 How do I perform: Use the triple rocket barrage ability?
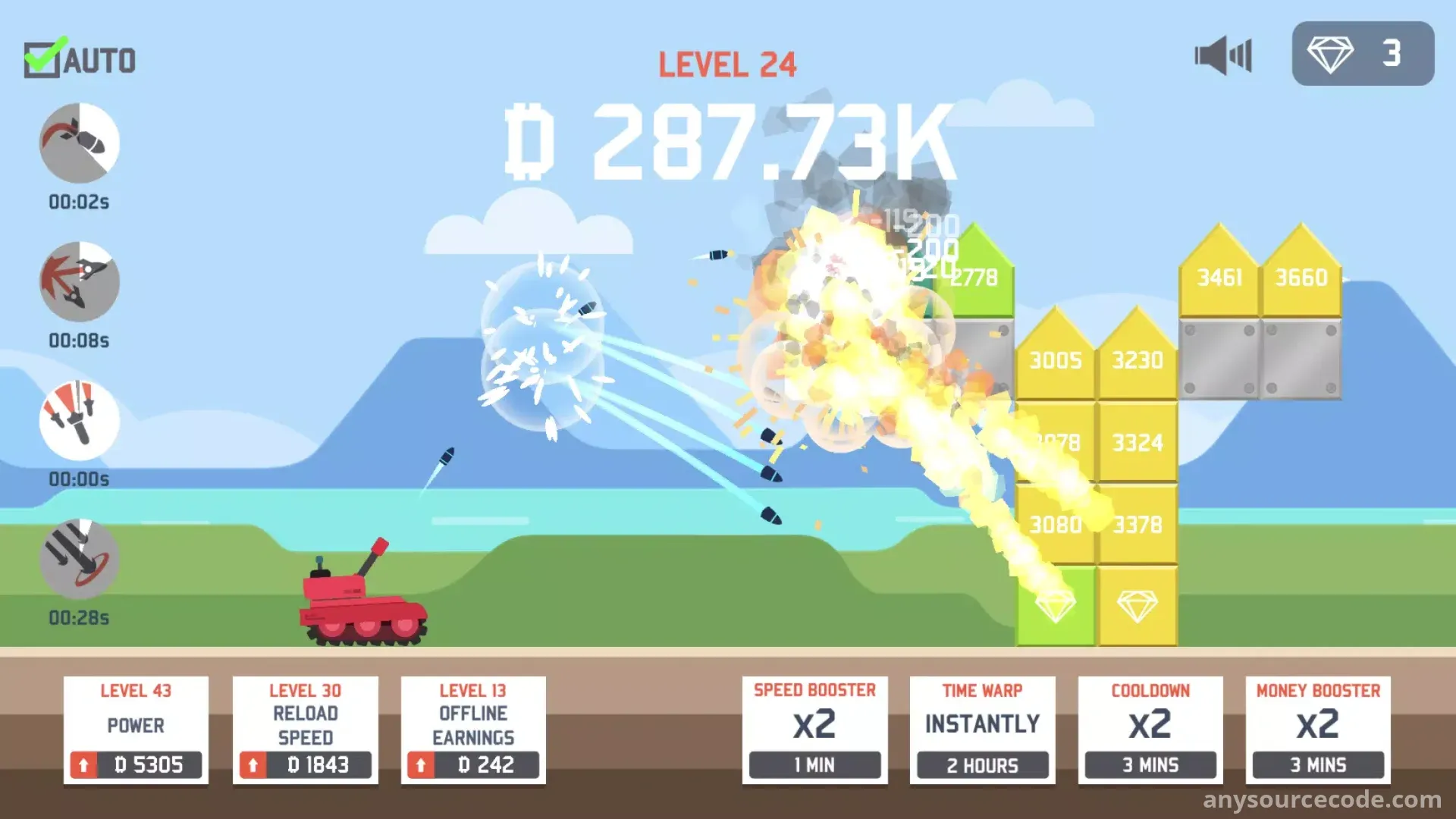click(x=80, y=421)
